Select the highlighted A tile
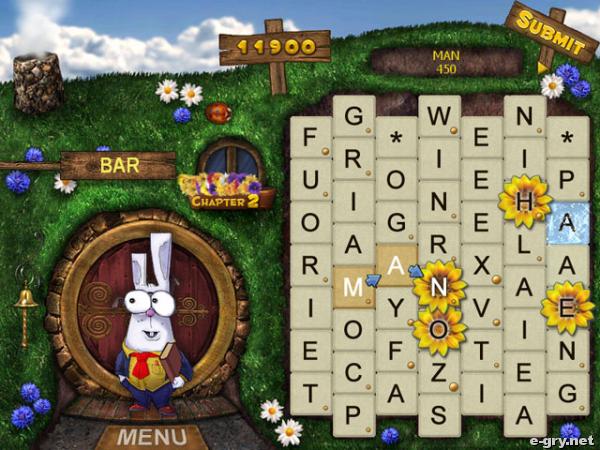The height and width of the screenshot is (450, 600). (396, 265)
